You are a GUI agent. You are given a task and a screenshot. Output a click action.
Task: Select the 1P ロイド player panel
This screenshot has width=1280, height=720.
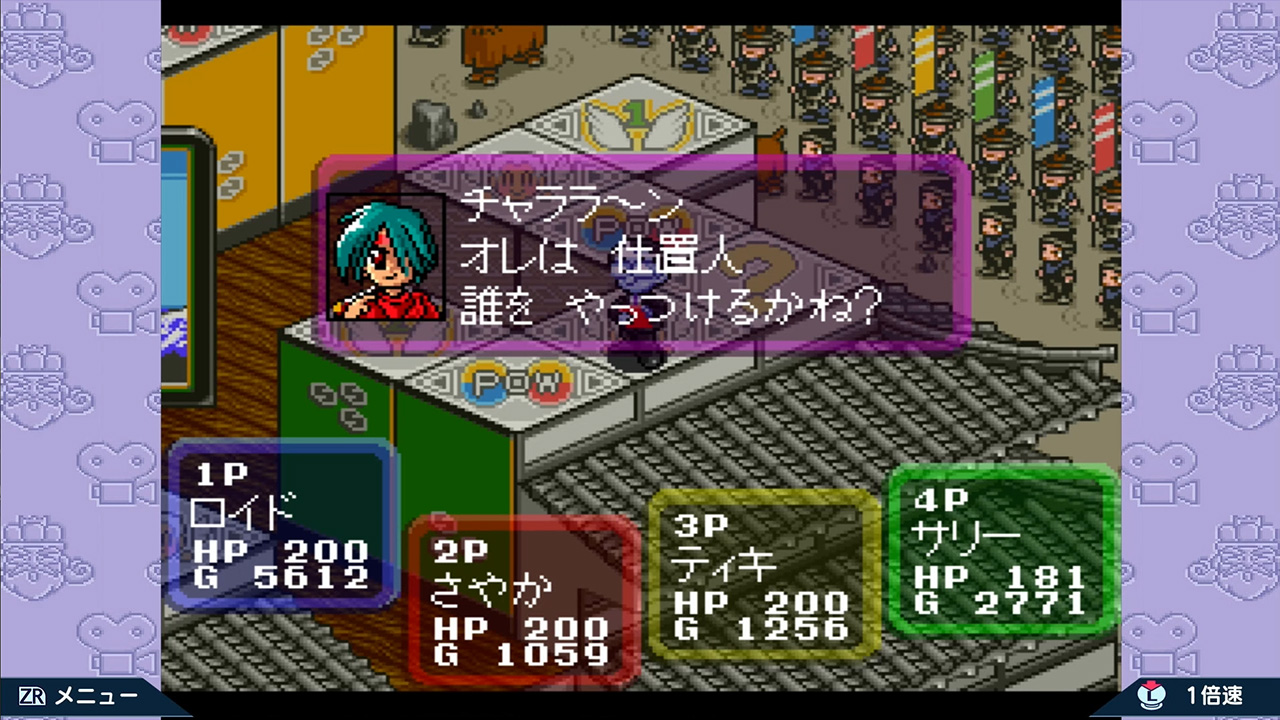282,525
